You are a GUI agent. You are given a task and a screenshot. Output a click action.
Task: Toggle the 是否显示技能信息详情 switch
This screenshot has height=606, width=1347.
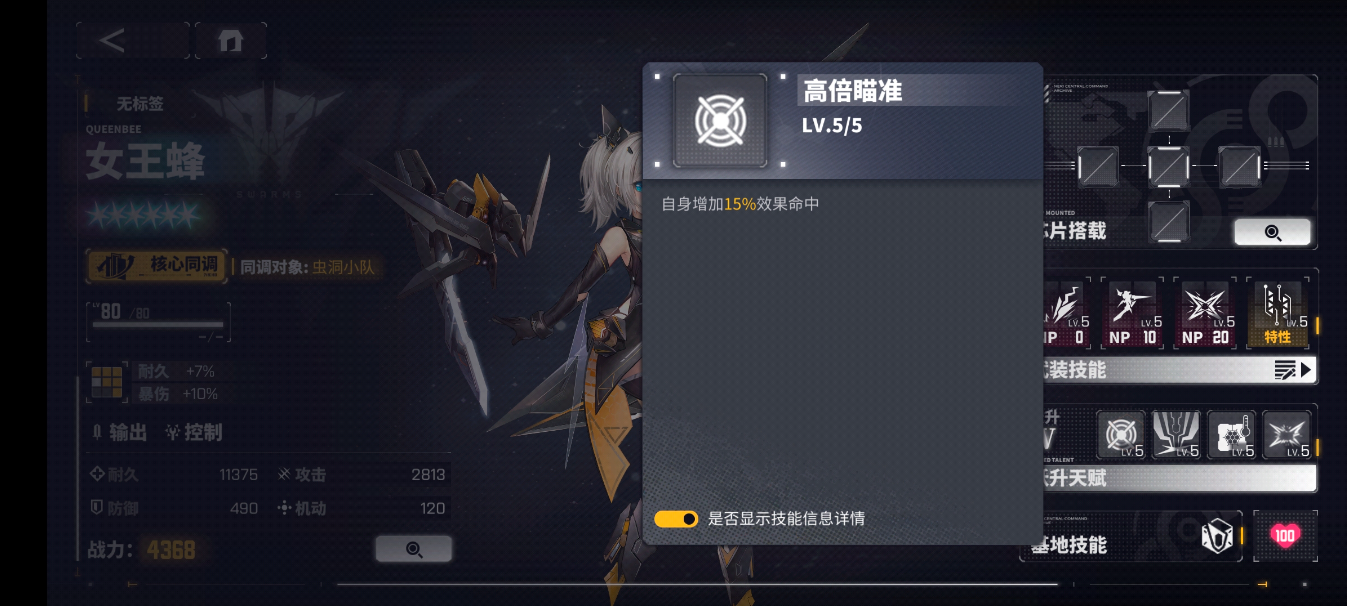[676, 519]
